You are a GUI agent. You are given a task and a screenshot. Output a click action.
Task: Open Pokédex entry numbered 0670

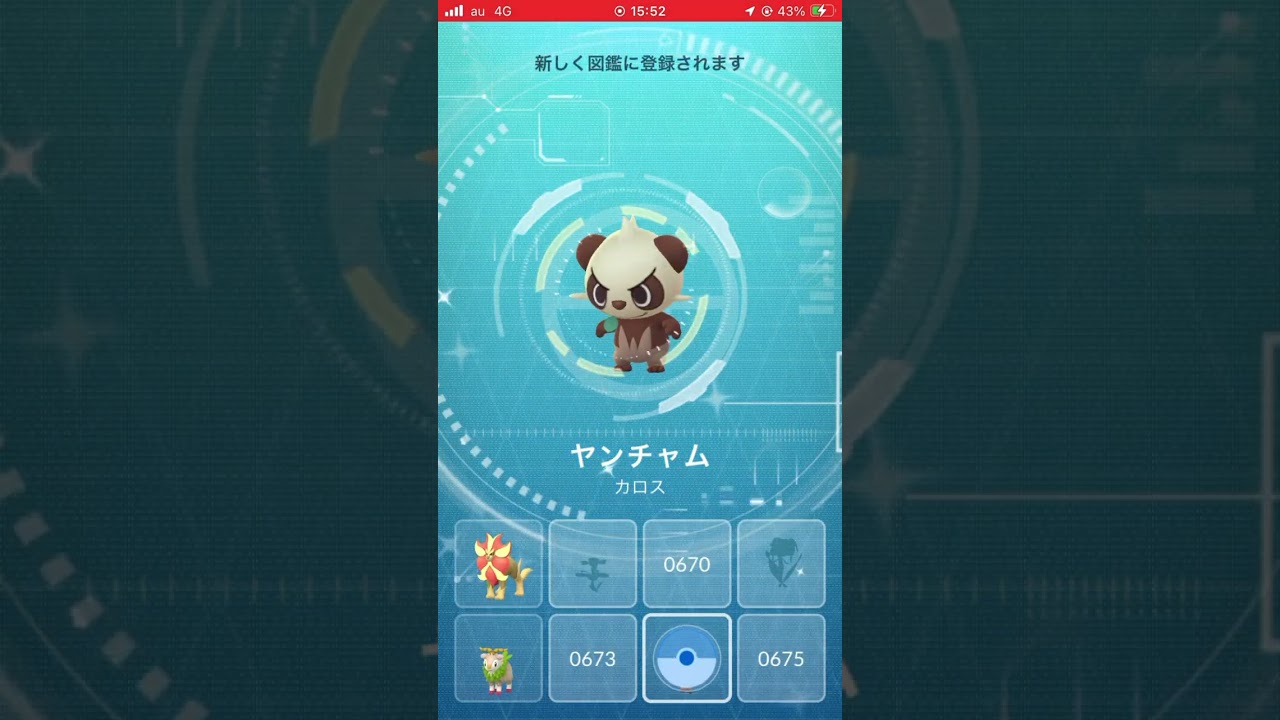(x=687, y=564)
